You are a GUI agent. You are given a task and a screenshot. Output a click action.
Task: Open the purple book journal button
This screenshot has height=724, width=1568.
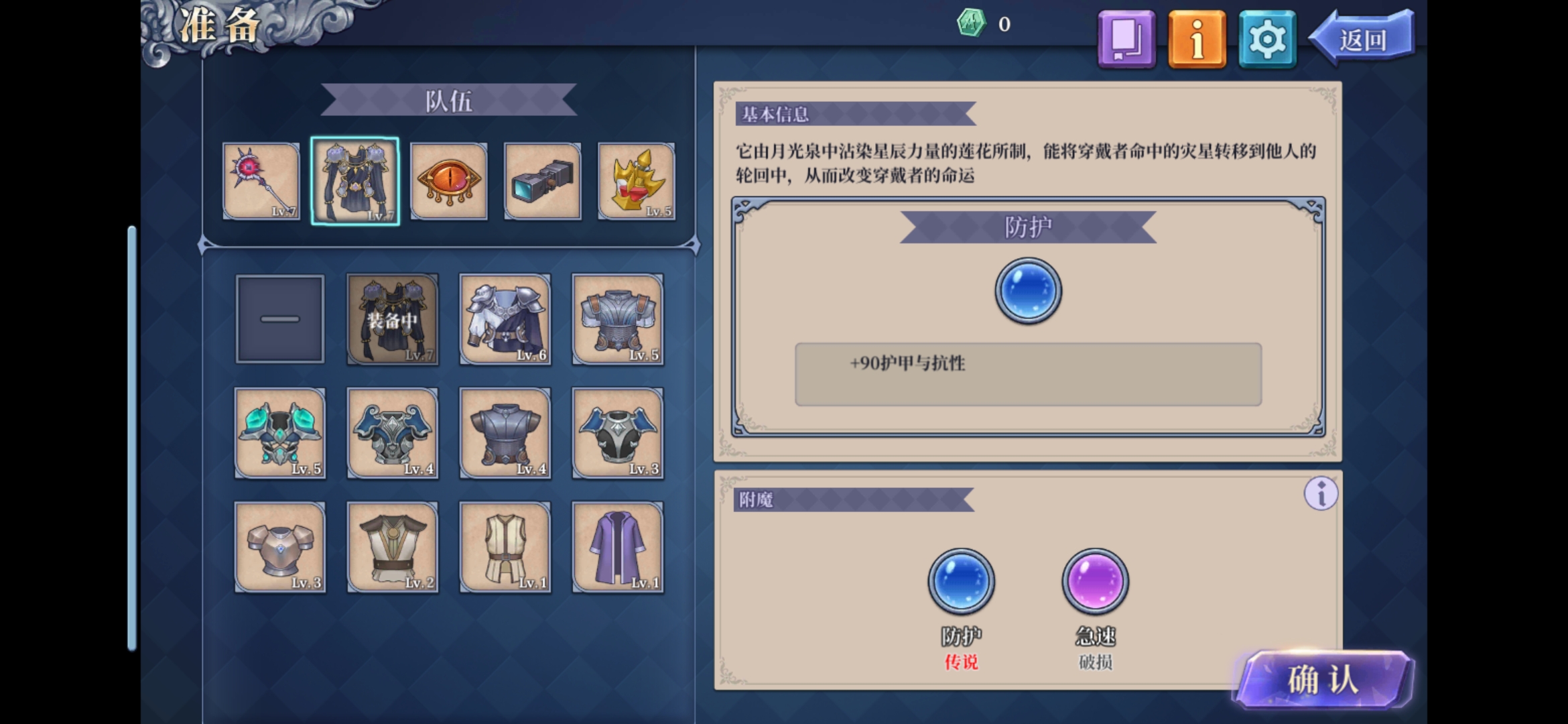pos(1126,39)
